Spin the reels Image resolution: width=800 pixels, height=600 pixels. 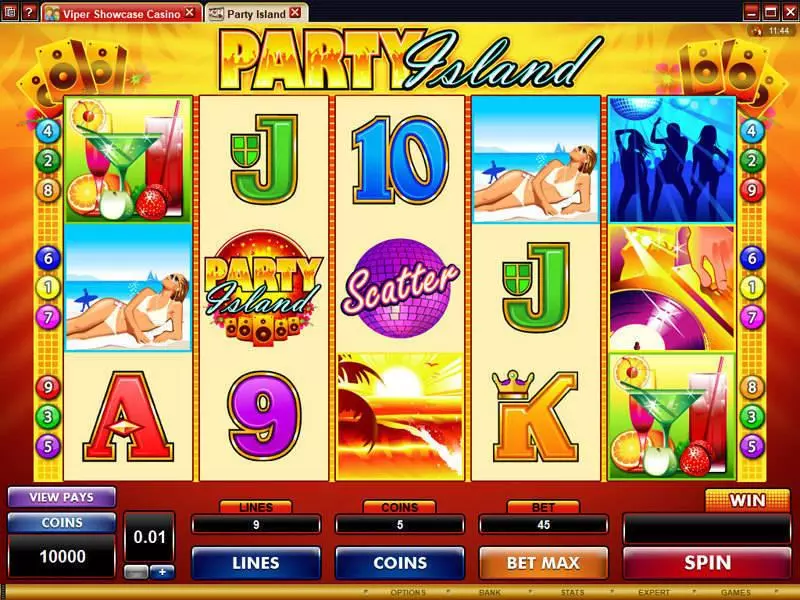(707, 563)
